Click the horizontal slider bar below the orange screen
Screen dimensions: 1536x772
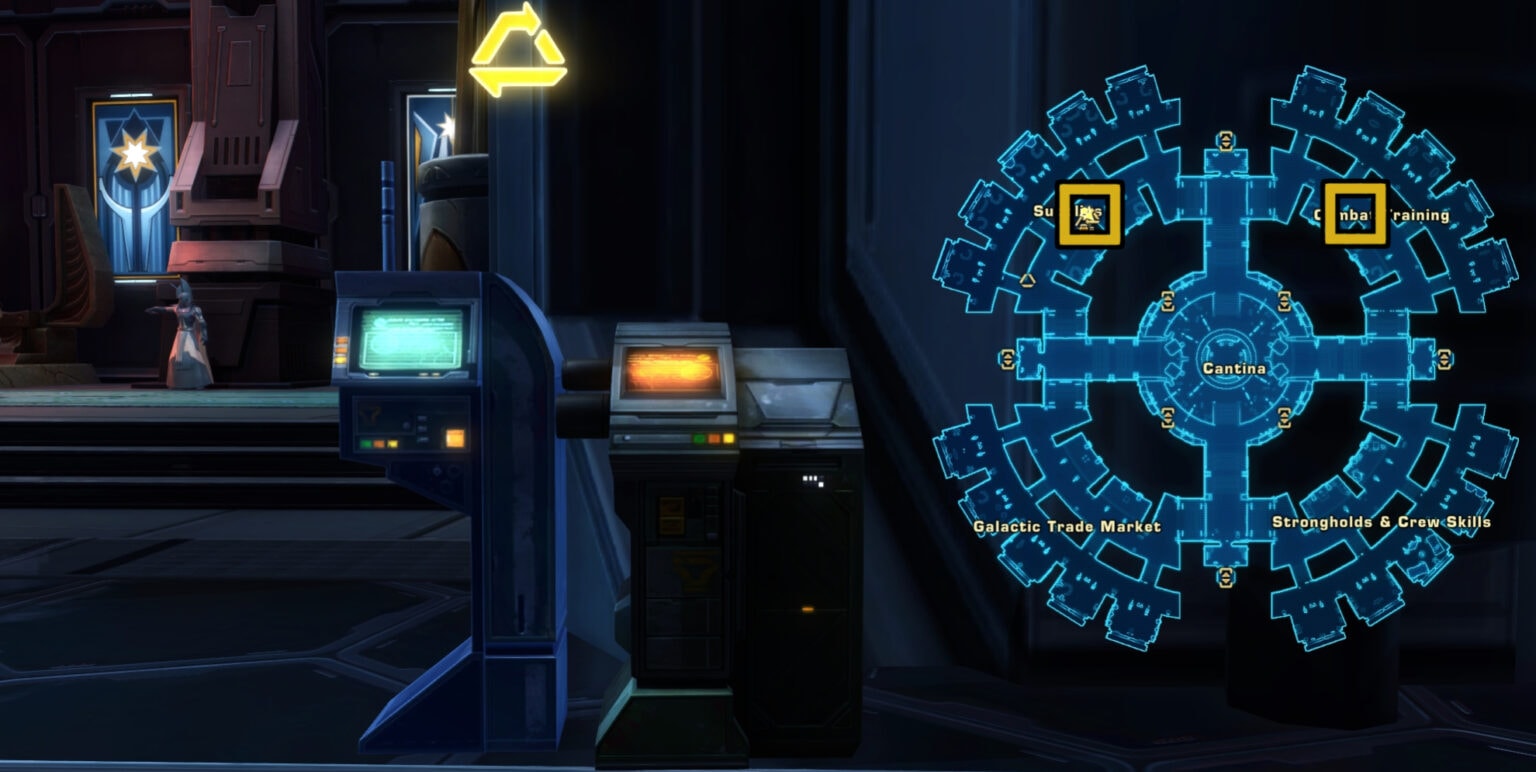click(650, 440)
